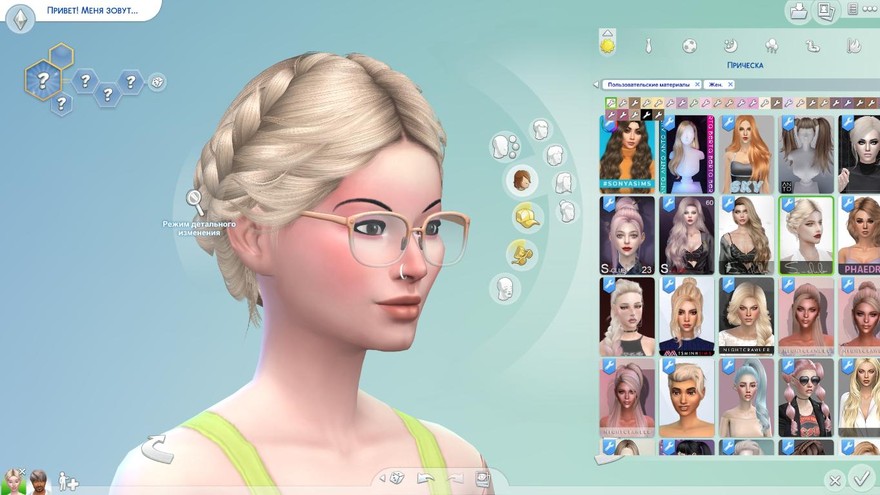The height and width of the screenshot is (495, 880).
Task: Open the gold earring accessories category
Action: [520, 252]
